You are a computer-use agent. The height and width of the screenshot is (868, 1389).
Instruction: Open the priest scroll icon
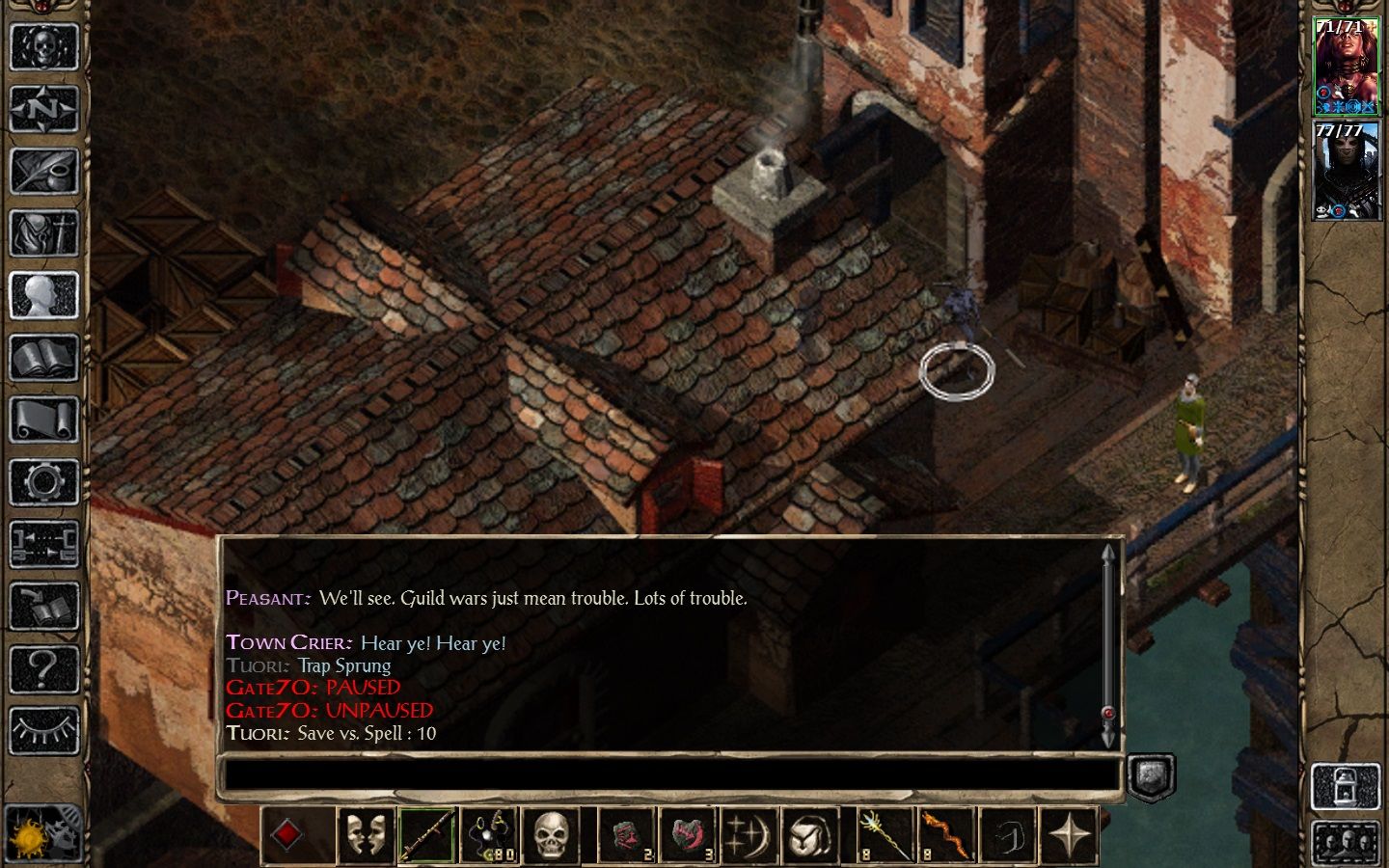[43, 420]
